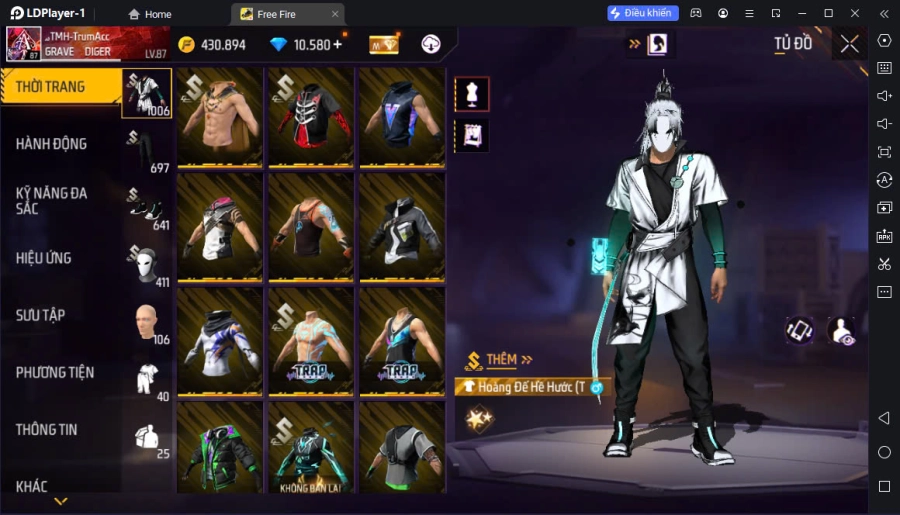Add diamonds using the plus sign

pos(337,44)
